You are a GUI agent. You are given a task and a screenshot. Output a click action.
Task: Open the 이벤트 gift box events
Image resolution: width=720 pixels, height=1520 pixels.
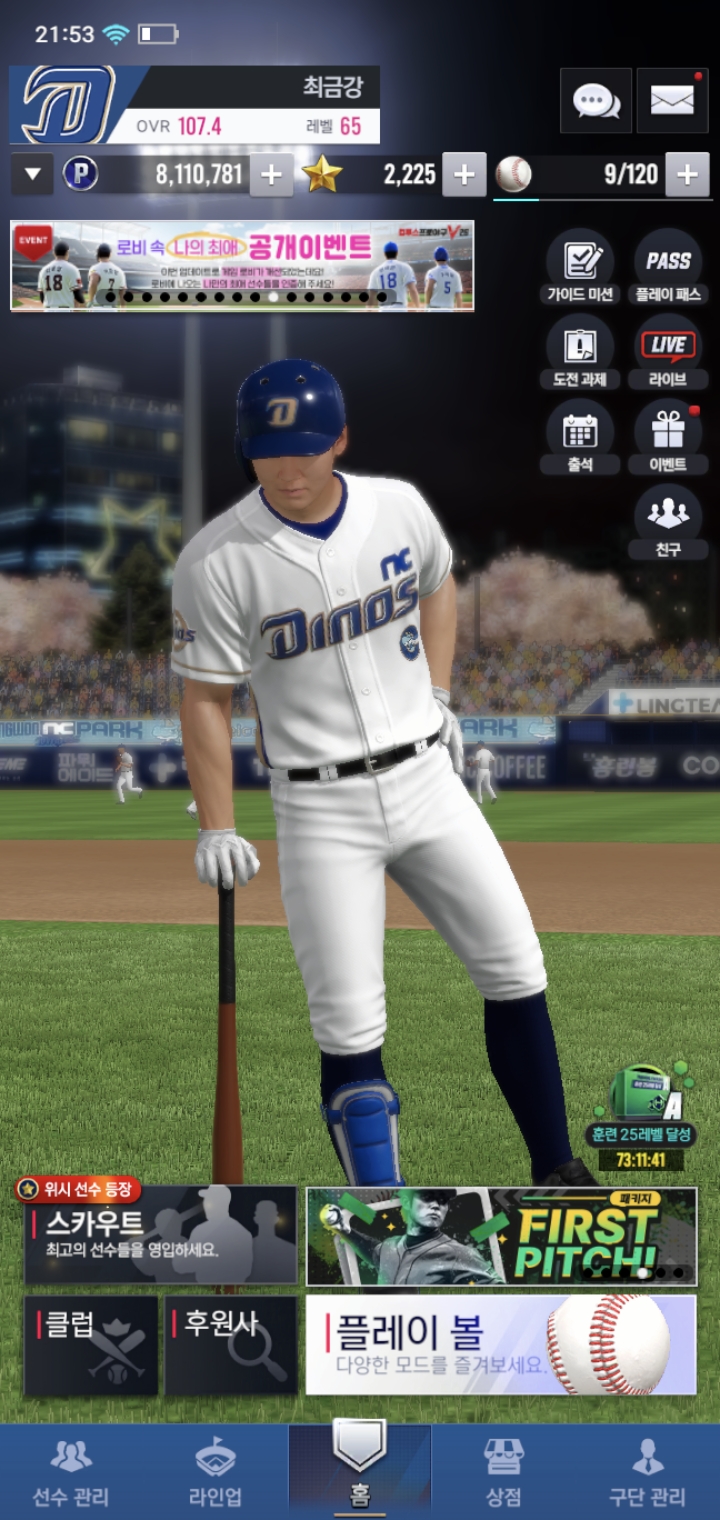point(668,437)
